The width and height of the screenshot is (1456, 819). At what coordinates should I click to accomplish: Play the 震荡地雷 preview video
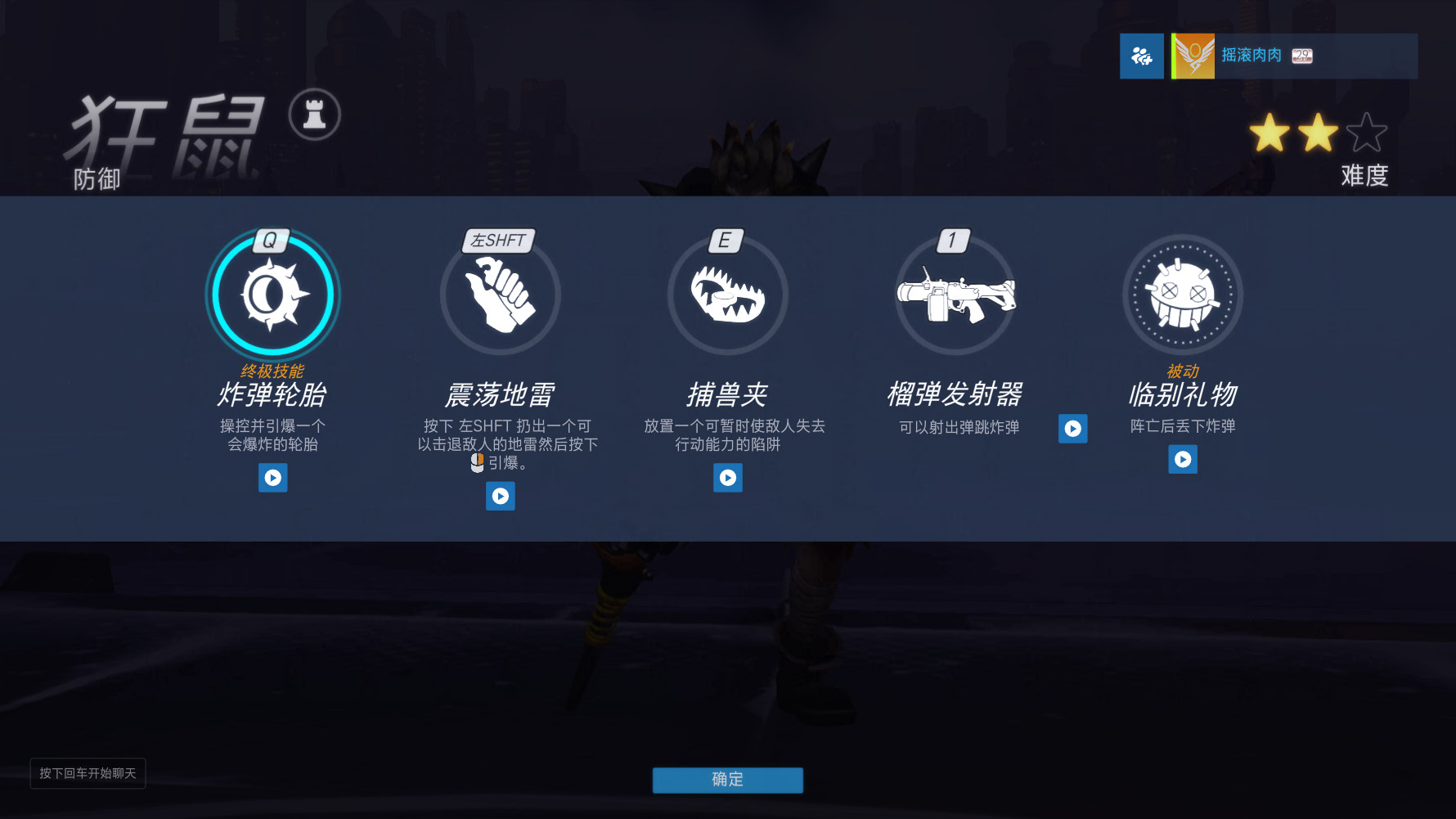pyautogui.click(x=500, y=496)
